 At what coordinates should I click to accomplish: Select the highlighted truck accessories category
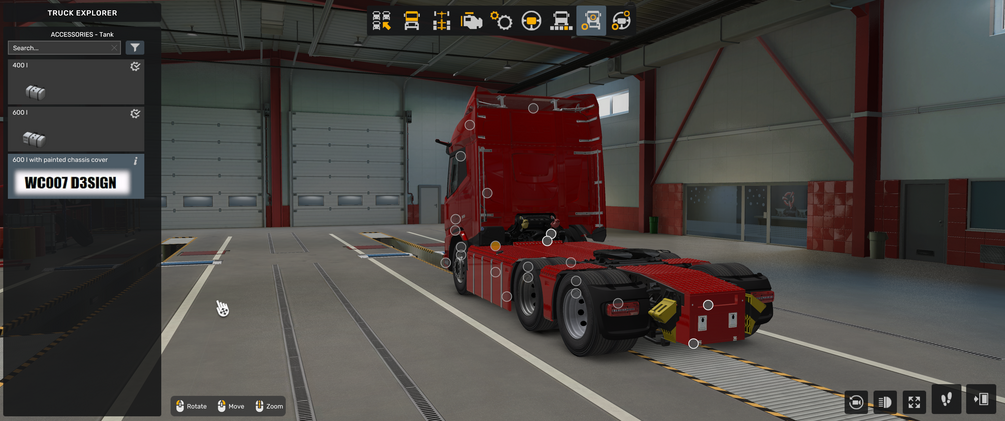591,21
